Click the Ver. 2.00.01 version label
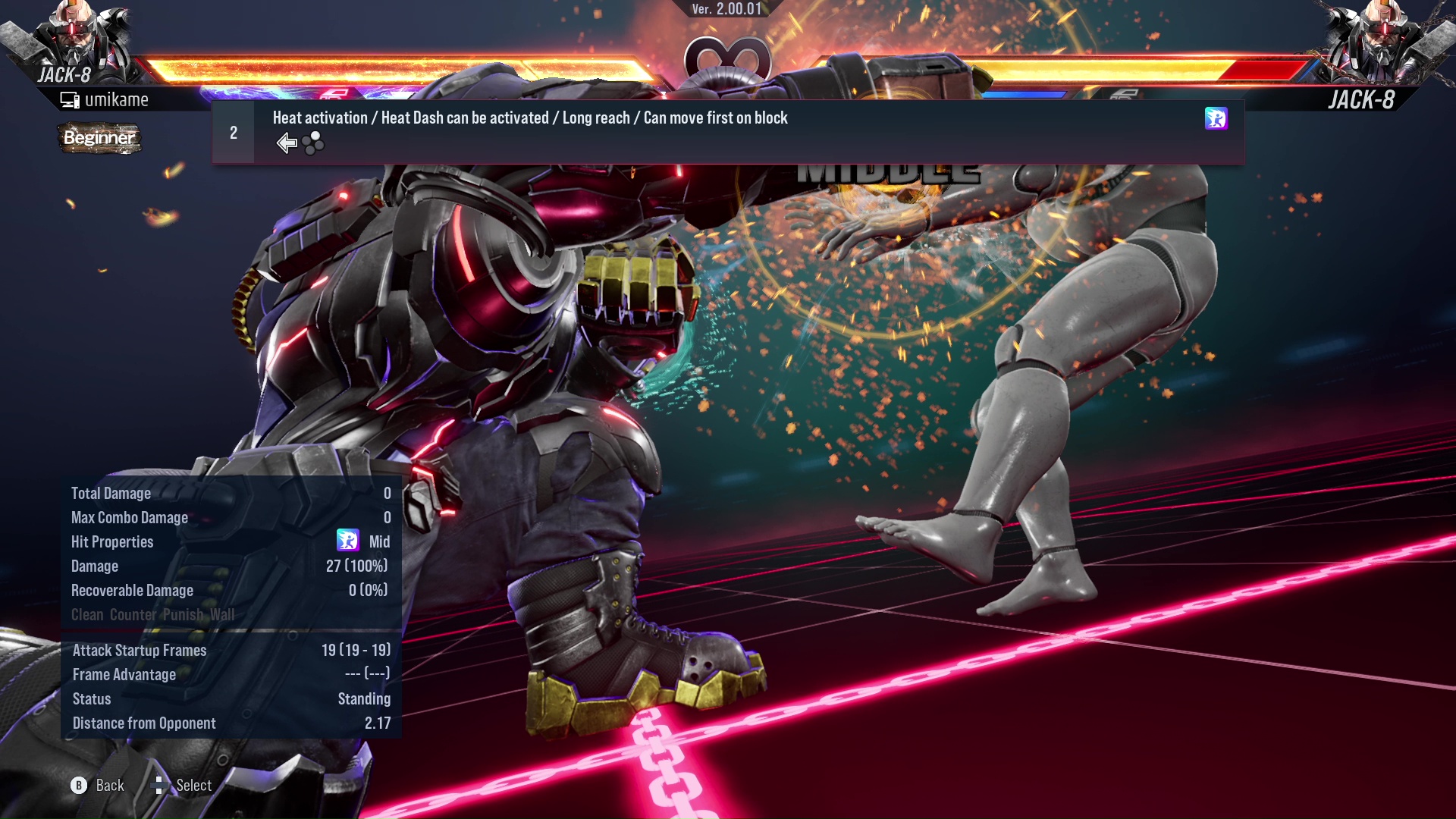 [728, 11]
